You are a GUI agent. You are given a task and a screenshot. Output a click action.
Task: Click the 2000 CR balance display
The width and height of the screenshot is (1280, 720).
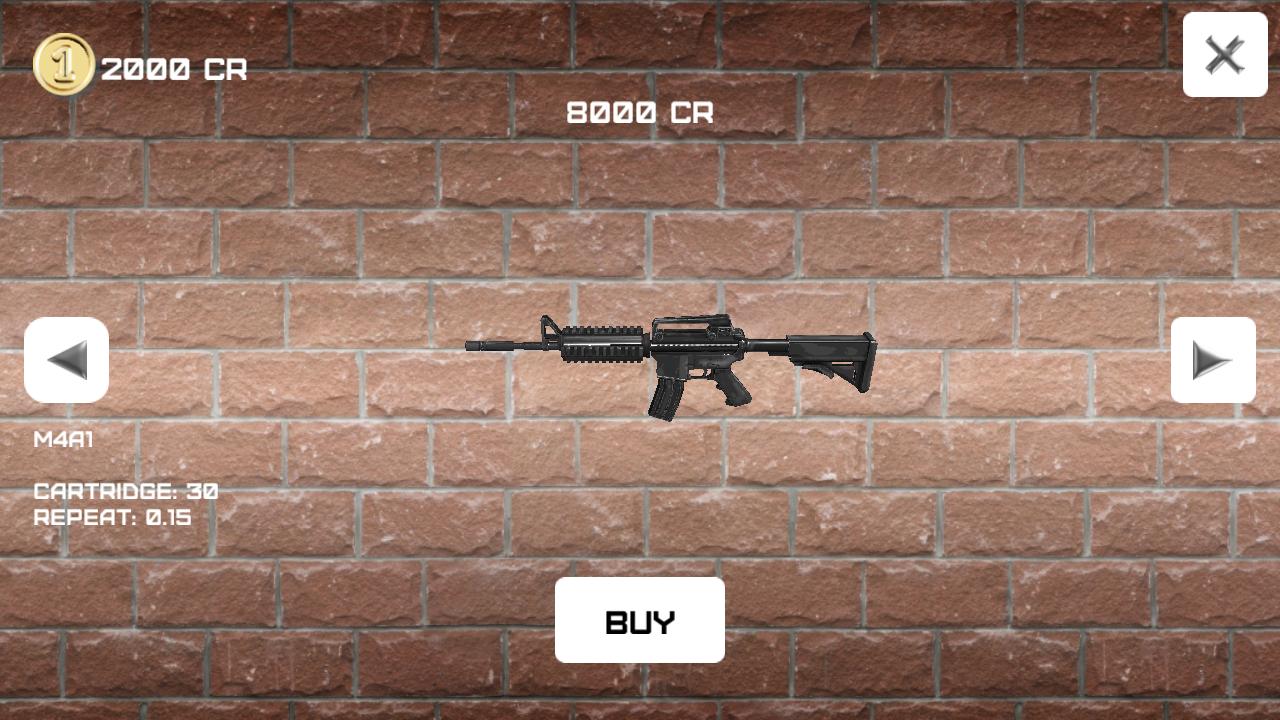point(177,70)
